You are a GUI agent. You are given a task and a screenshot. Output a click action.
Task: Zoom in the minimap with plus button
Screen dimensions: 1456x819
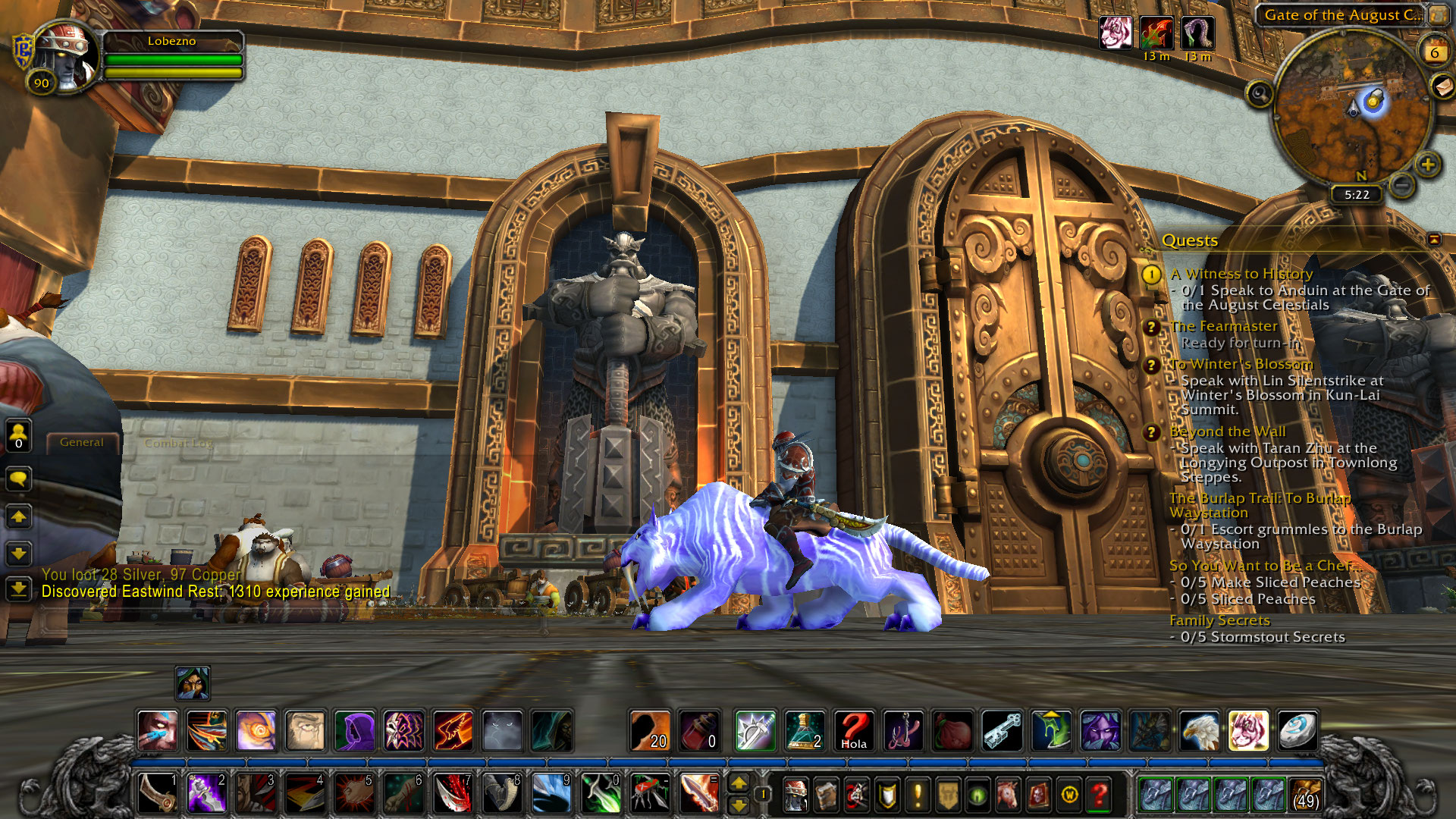click(1428, 164)
